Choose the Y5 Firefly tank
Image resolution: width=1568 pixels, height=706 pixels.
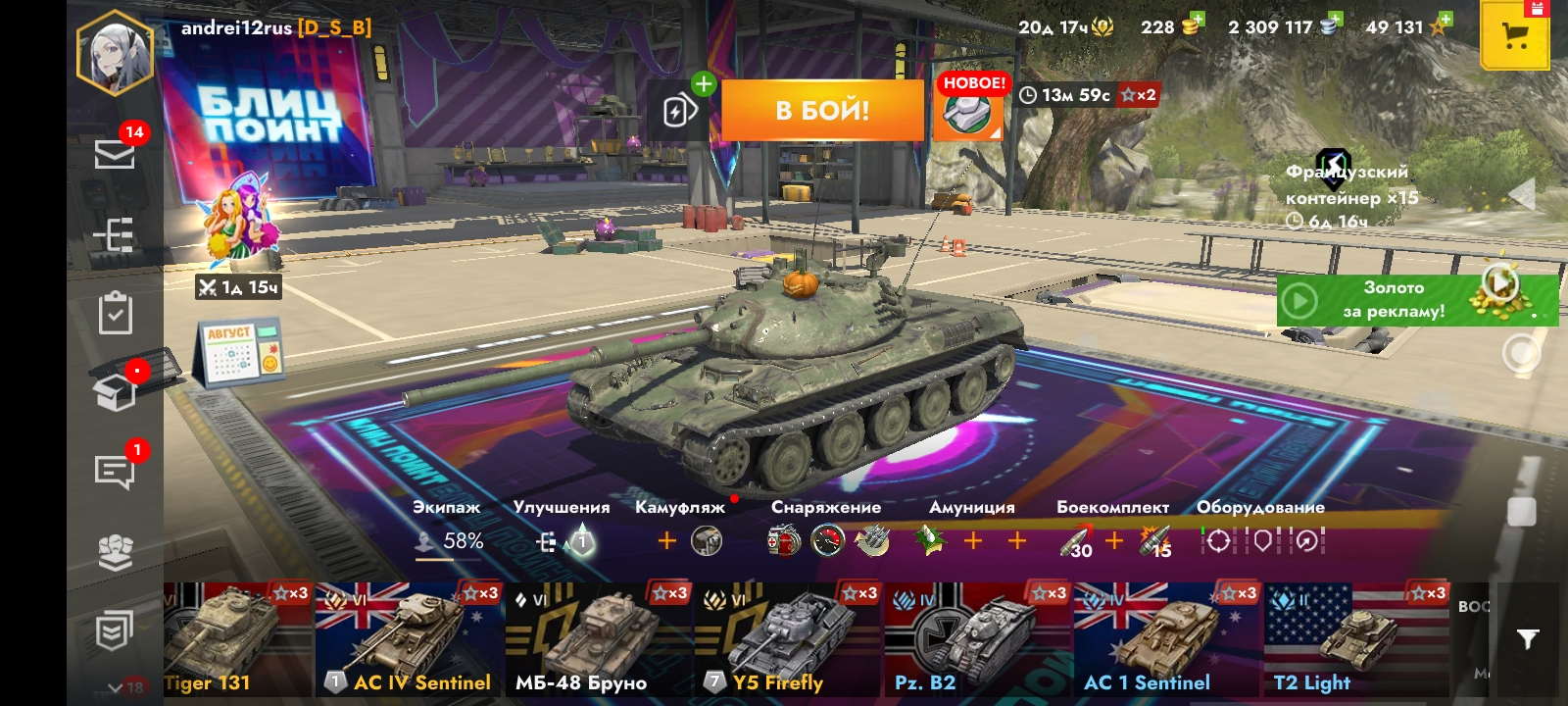[x=787, y=639]
